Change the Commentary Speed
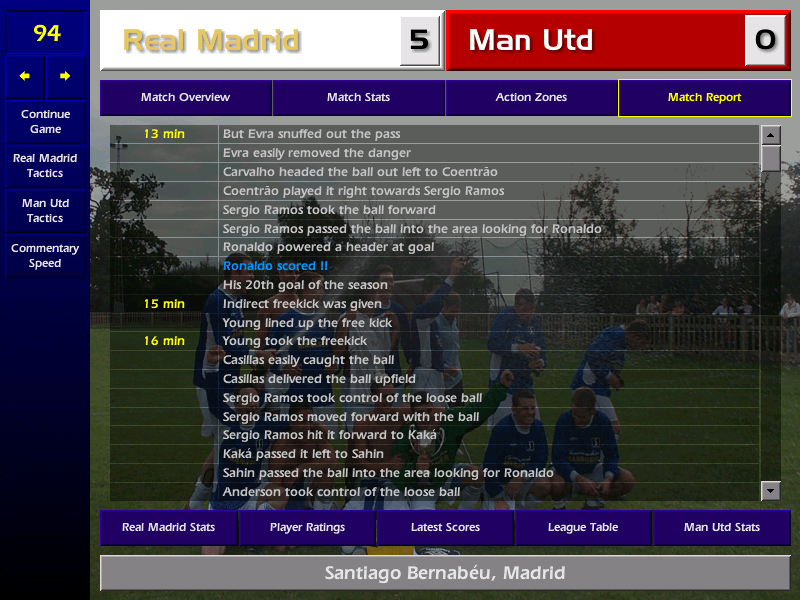The height and width of the screenshot is (600, 800). pyautogui.click(x=45, y=256)
